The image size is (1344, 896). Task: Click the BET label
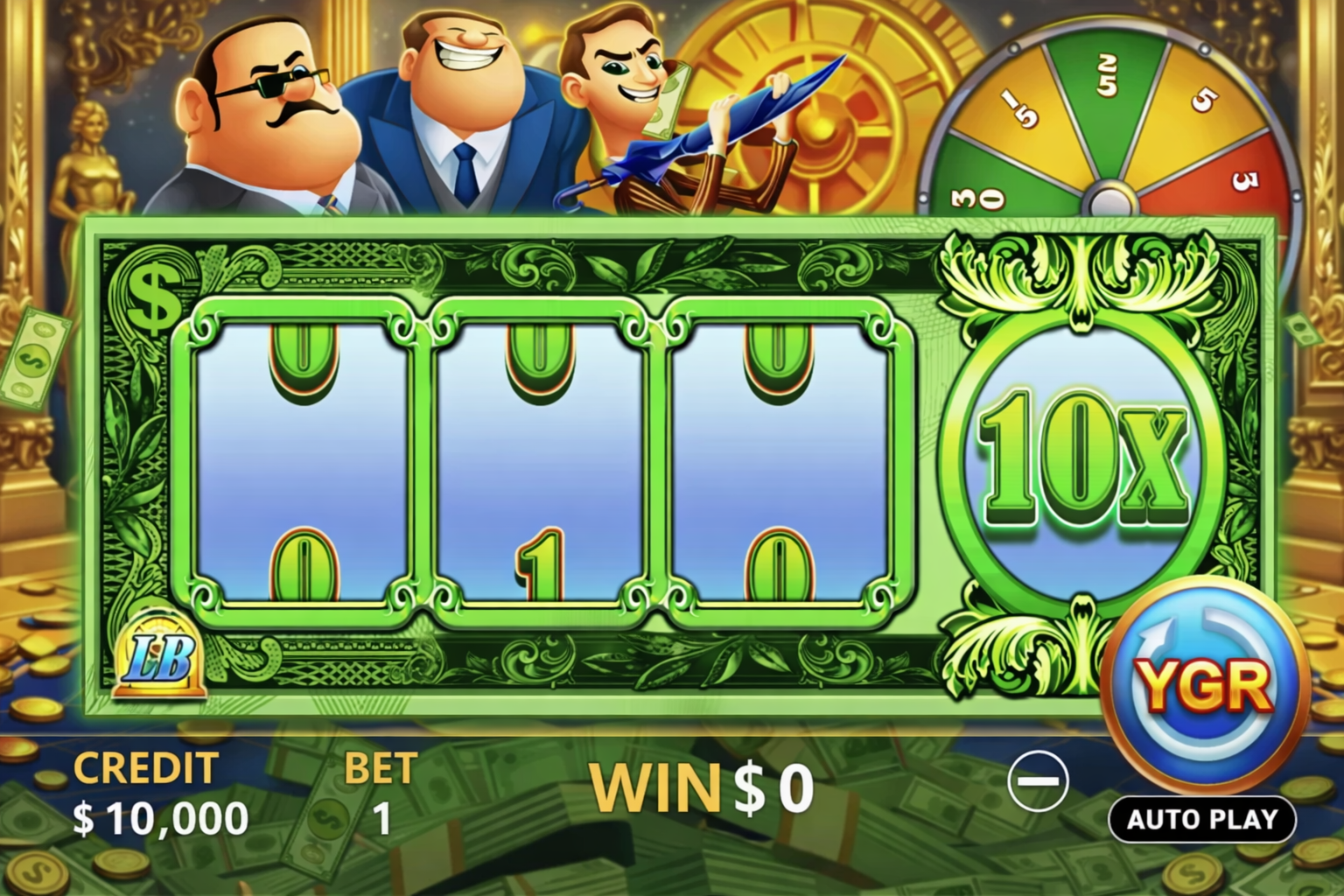(382, 767)
